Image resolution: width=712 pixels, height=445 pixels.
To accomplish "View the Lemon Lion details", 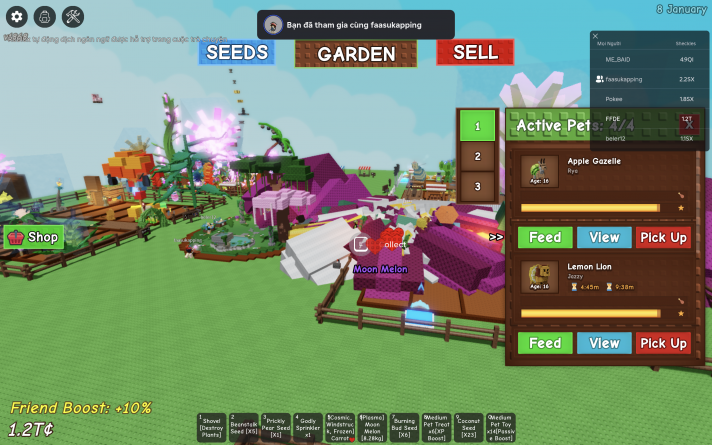I will coord(604,343).
